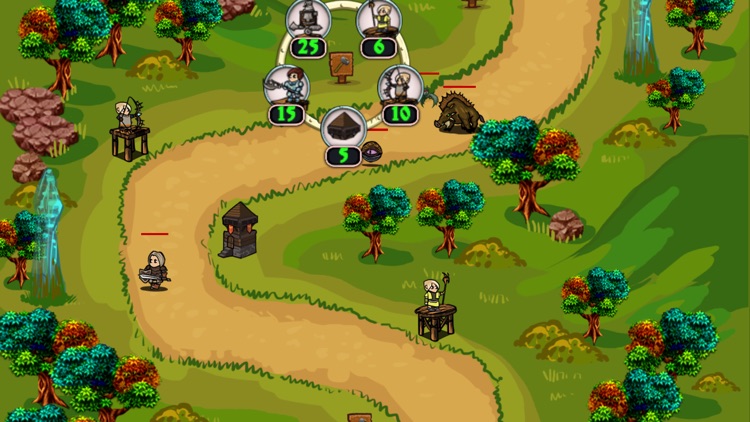Choose the staff guard tower costing 6

379,21
